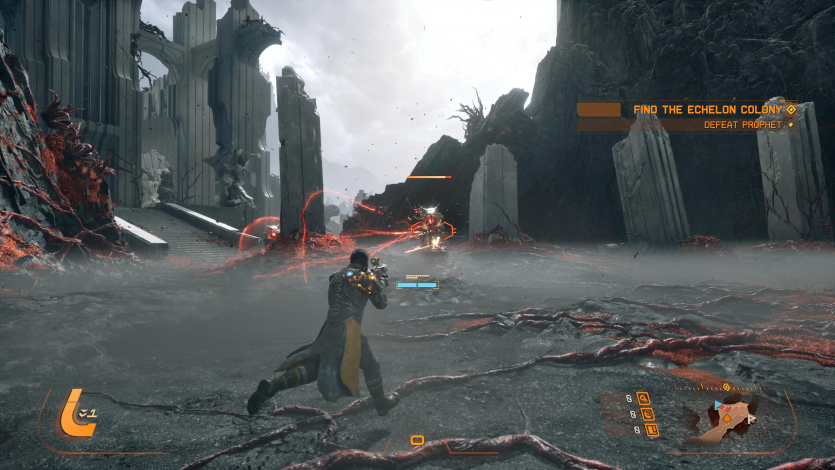Open the minimap in the corner
835x470 pixels.
(728, 420)
